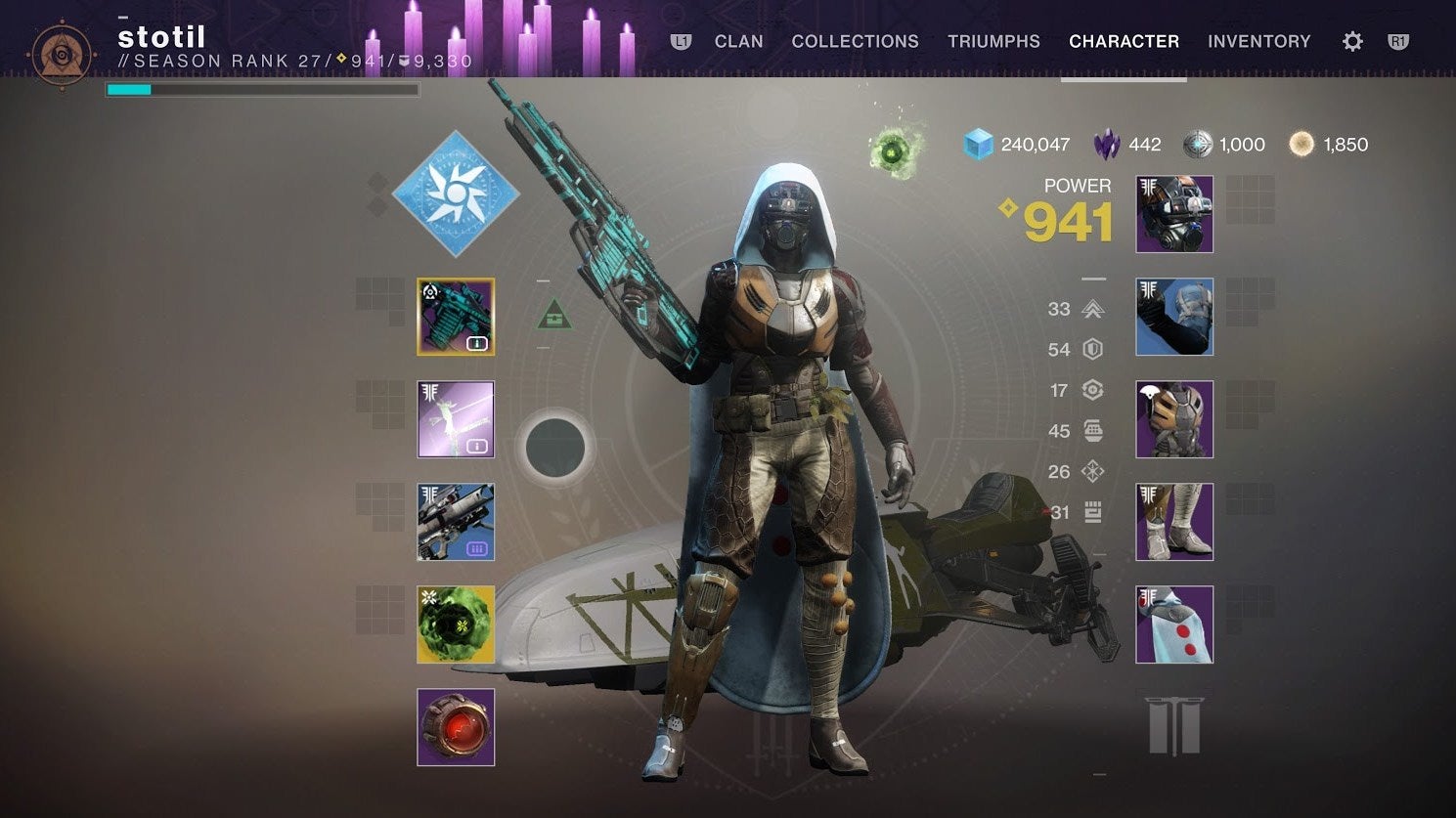The width and height of the screenshot is (1456, 818).
Task: Open settings via the gear icon
Action: tap(1352, 41)
